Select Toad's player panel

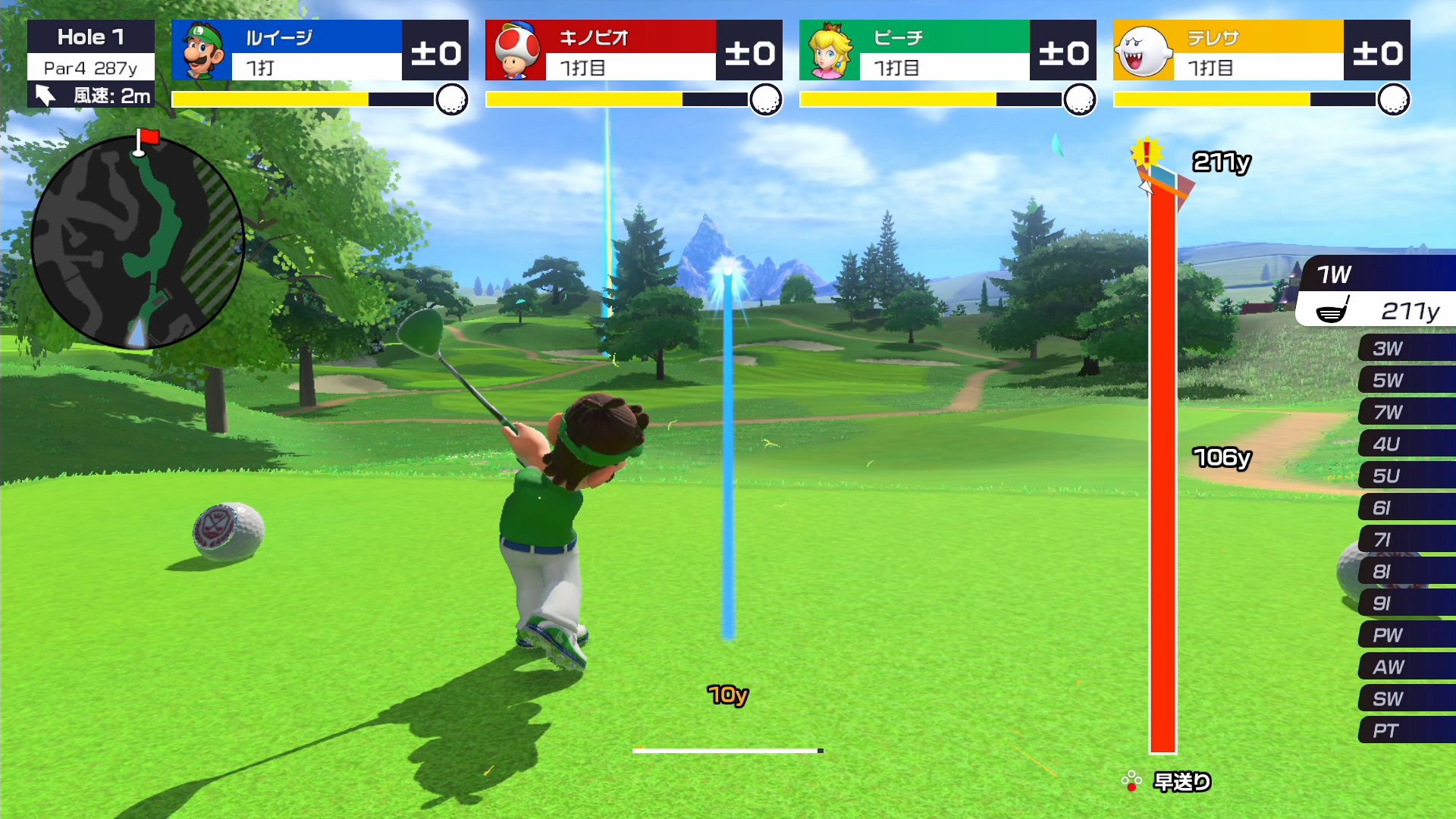pos(633,51)
